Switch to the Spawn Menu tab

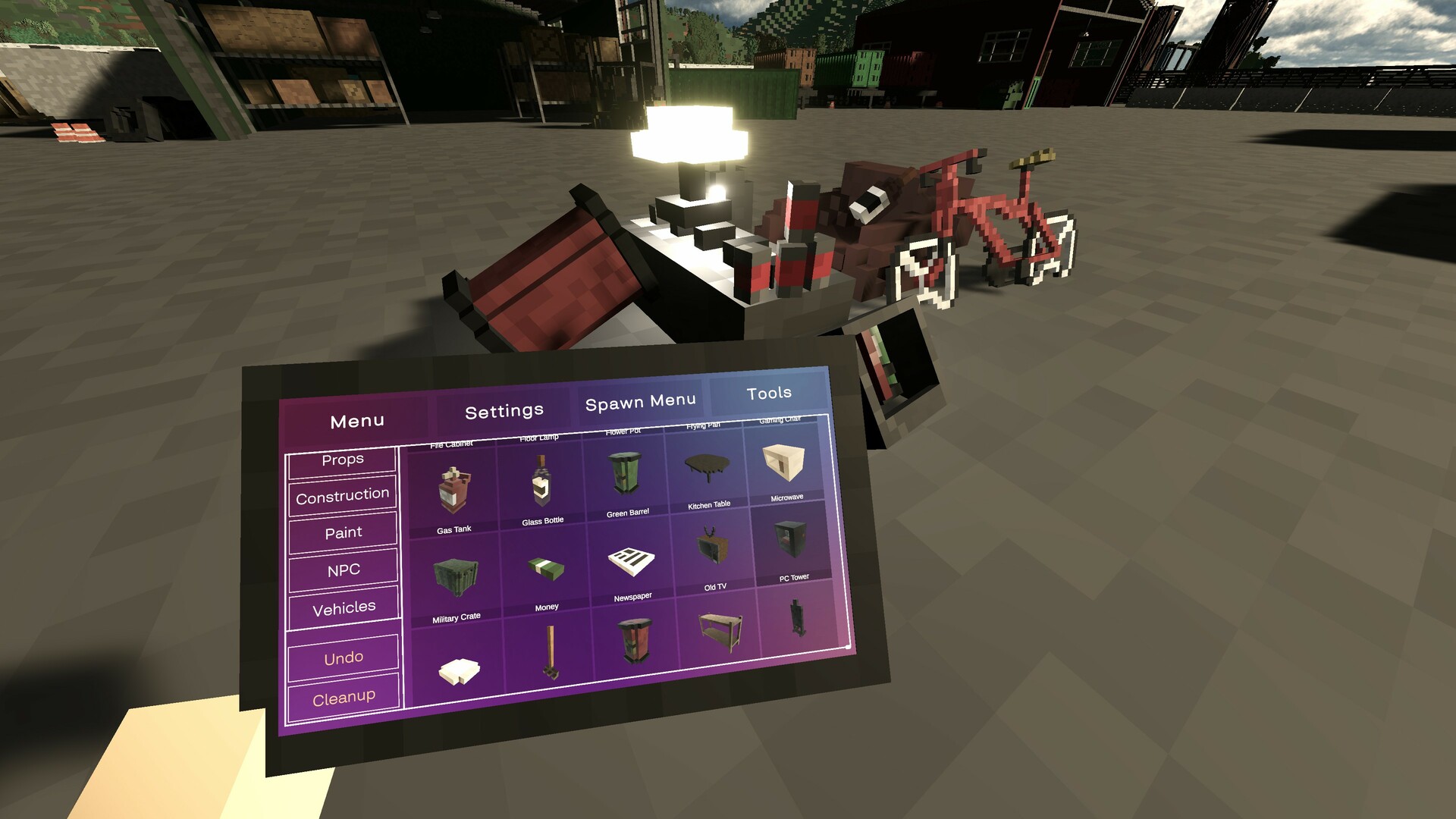pos(639,400)
